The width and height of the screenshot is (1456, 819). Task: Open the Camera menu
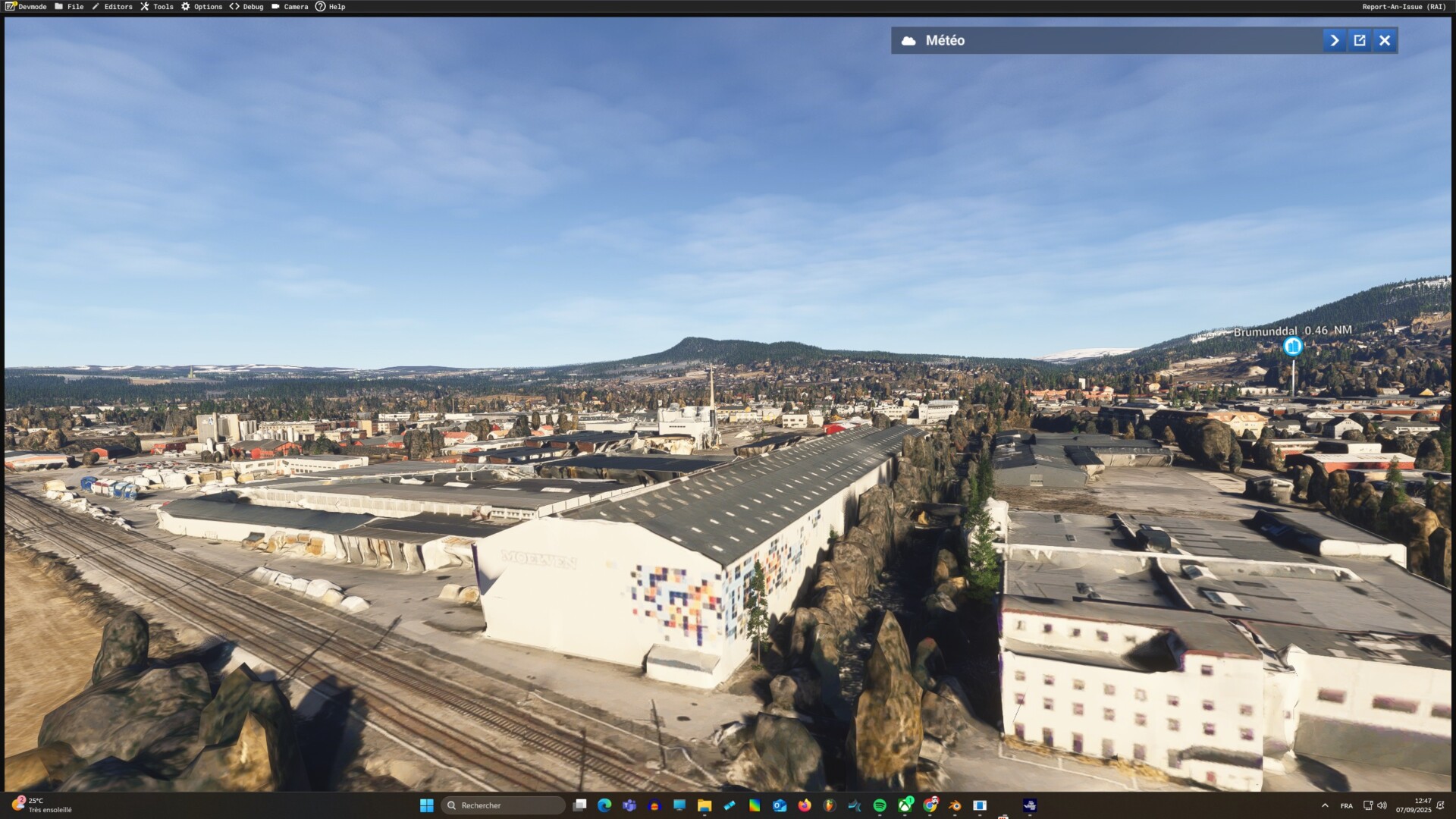[290, 7]
